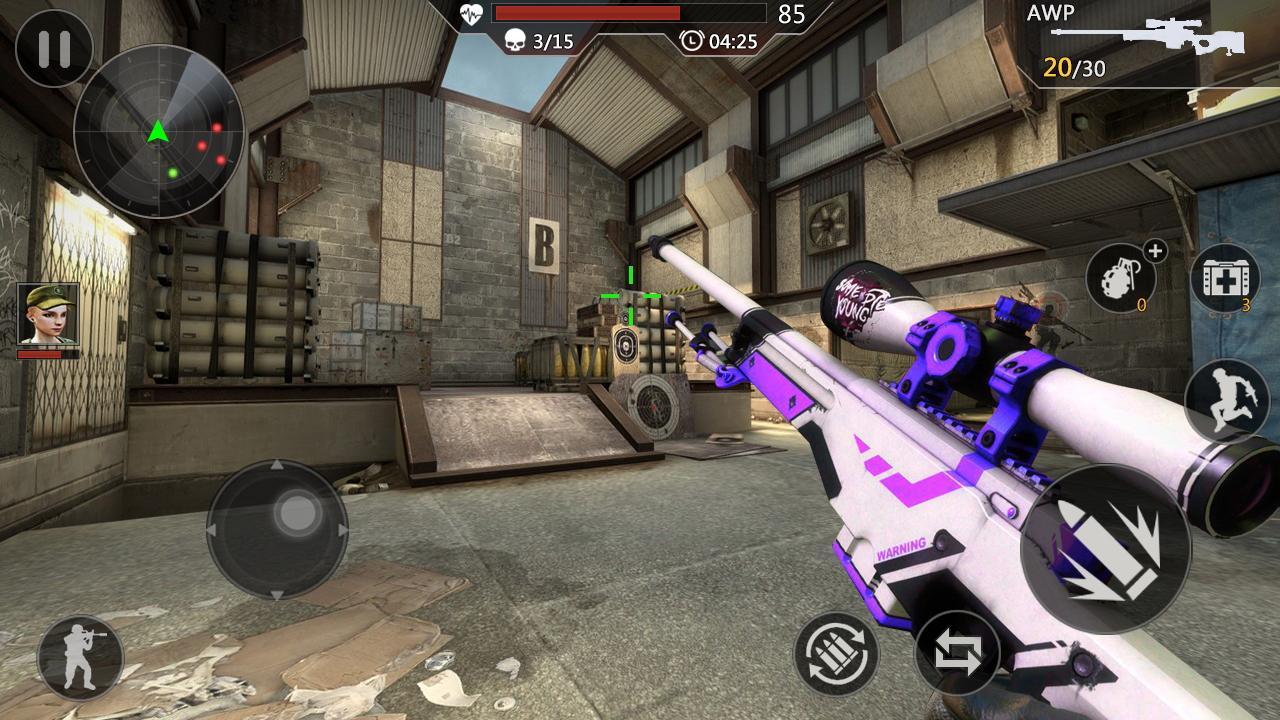Use the medkit healing item

(x=1224, y=279)
